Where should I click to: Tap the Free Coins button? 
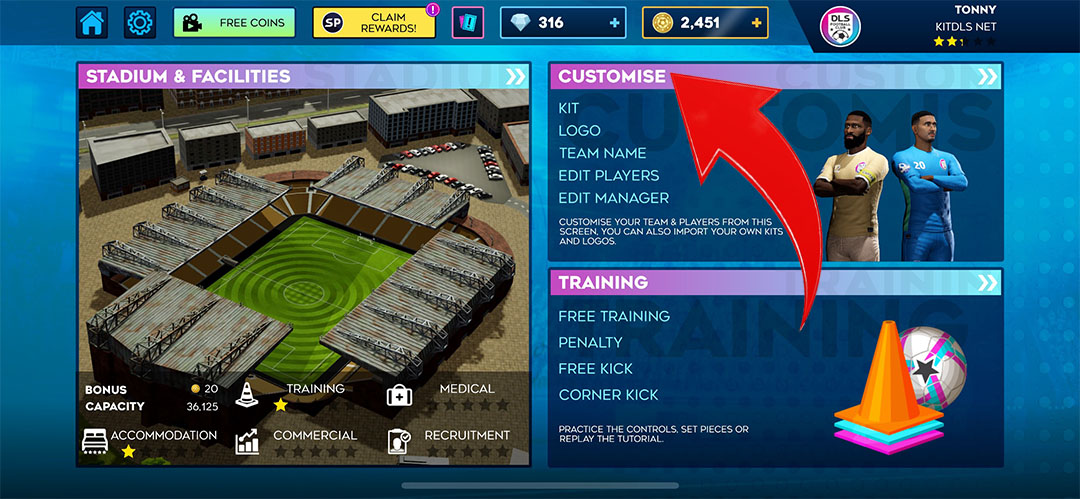(235, 22)
